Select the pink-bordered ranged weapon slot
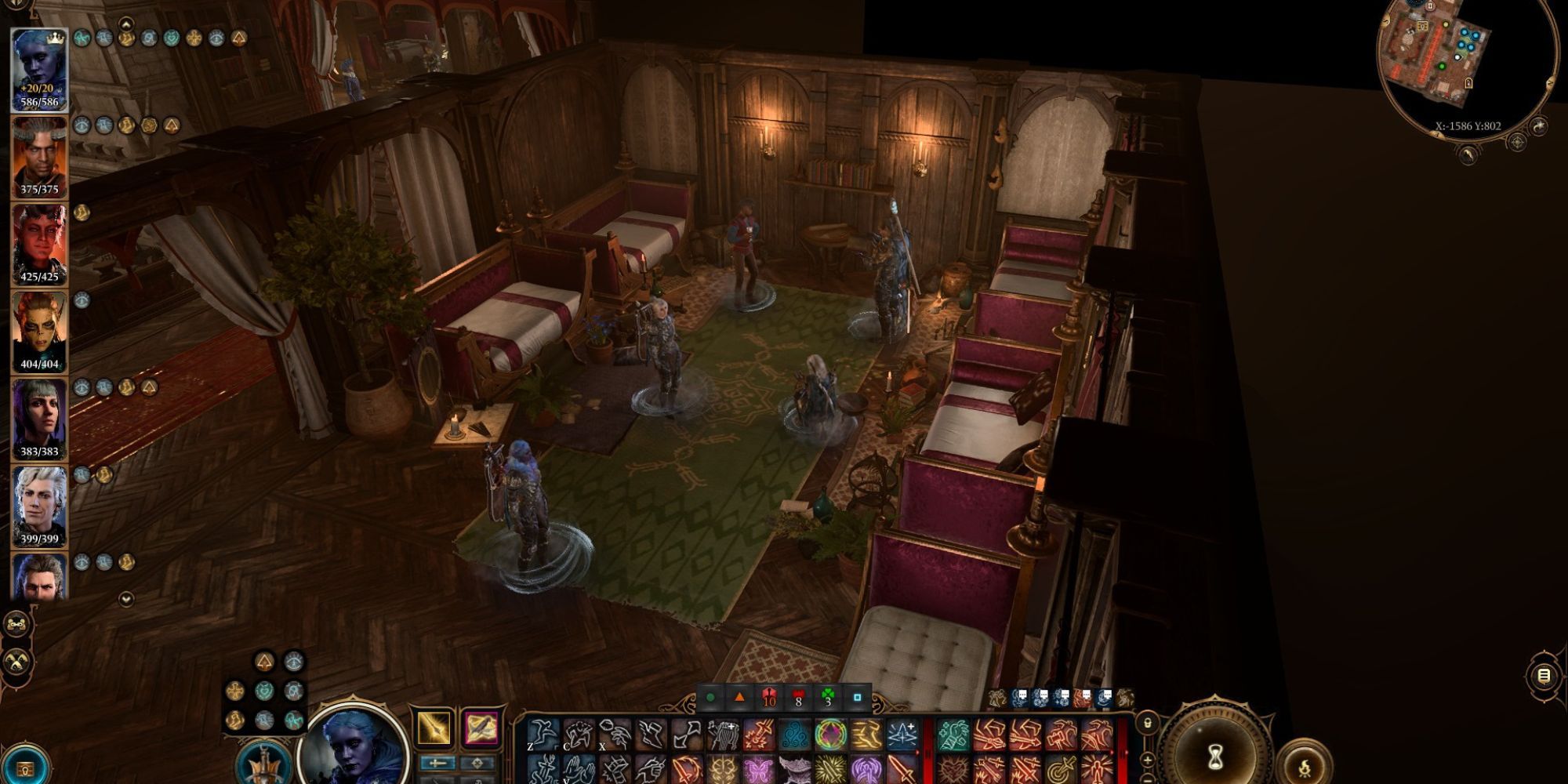 click(x=481, y=728)
